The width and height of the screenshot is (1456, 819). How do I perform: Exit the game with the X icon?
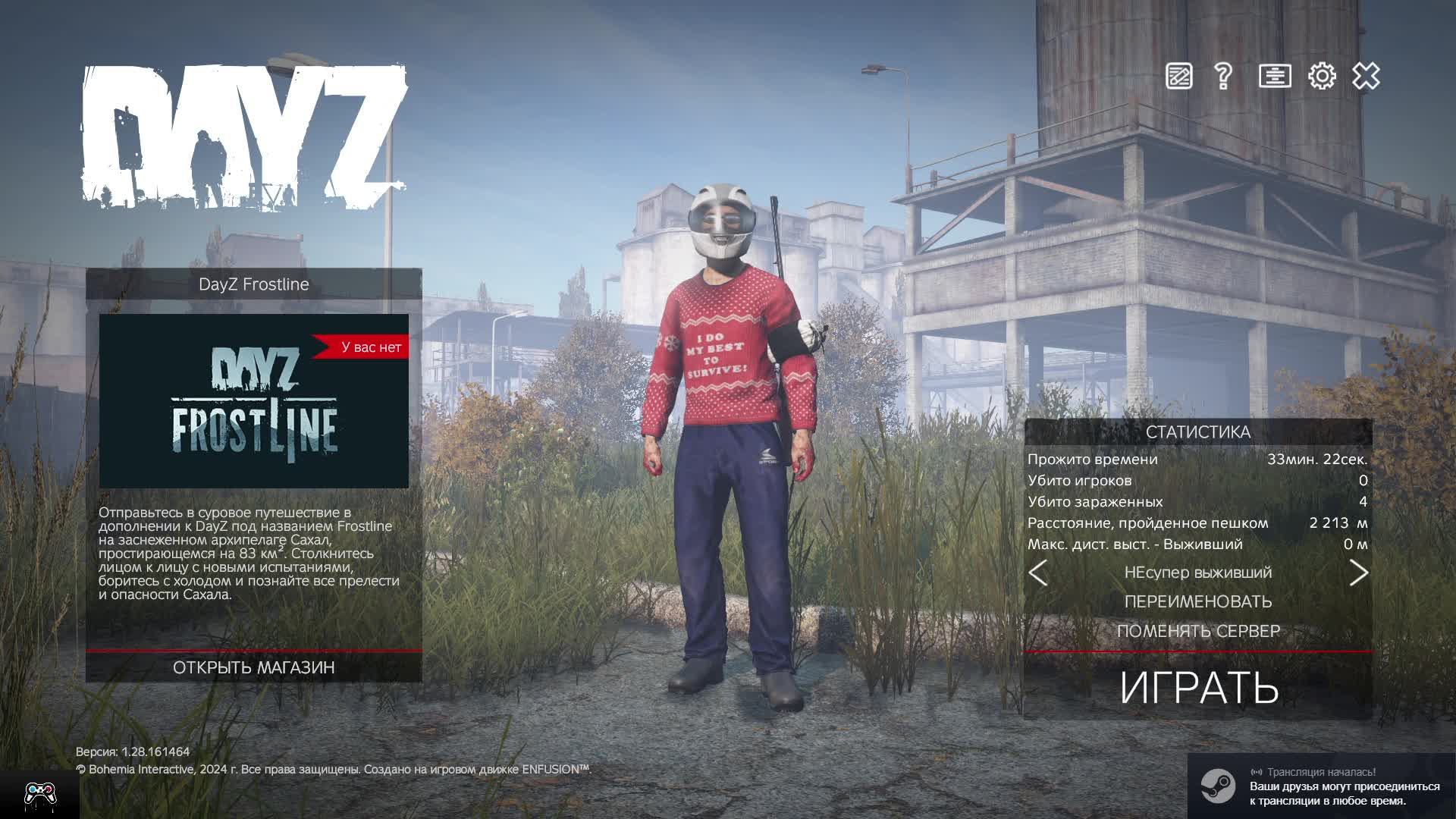click(1366, 76)
